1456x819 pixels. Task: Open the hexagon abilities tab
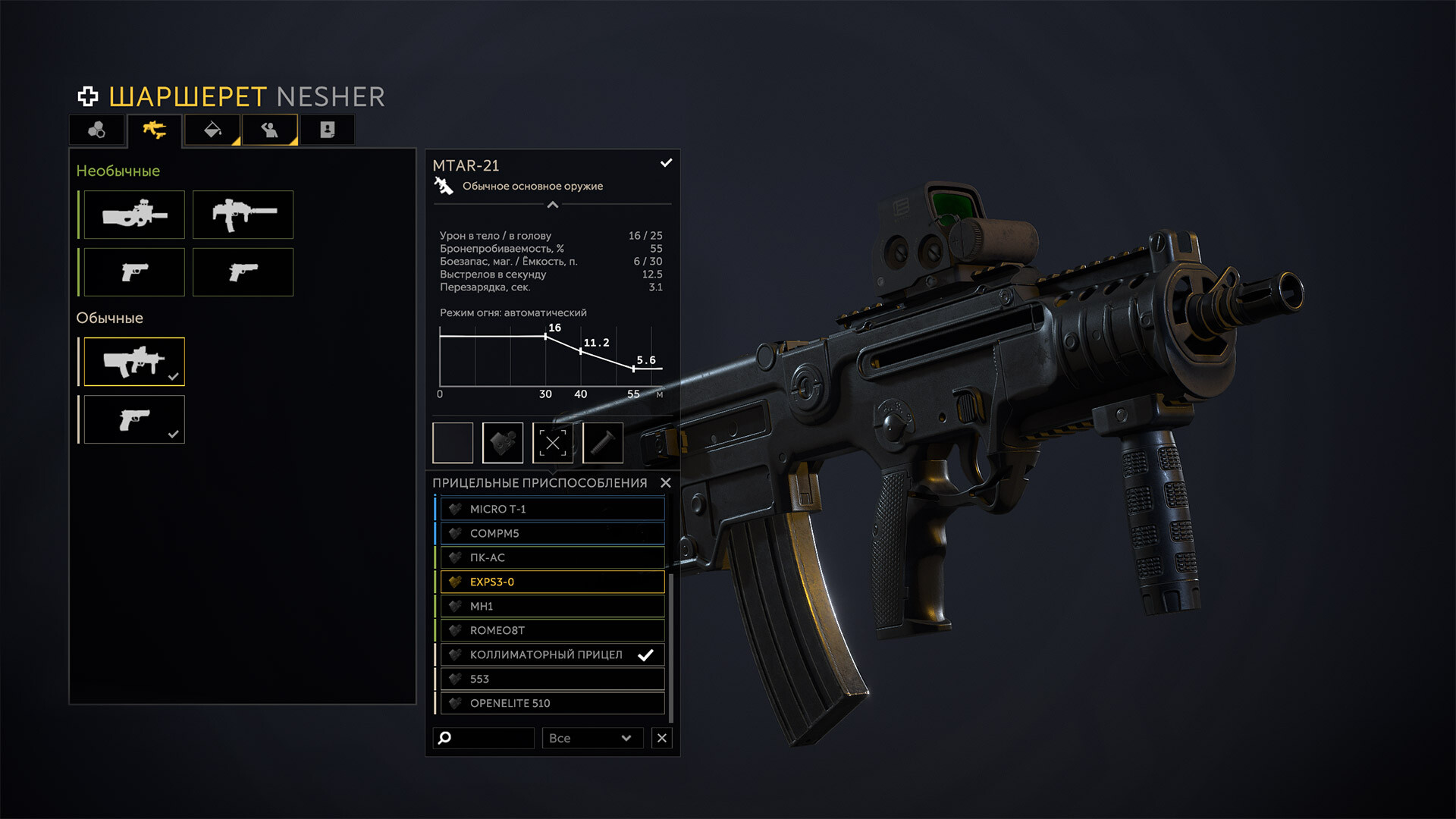pyautogui.click(x=97, y=130)
